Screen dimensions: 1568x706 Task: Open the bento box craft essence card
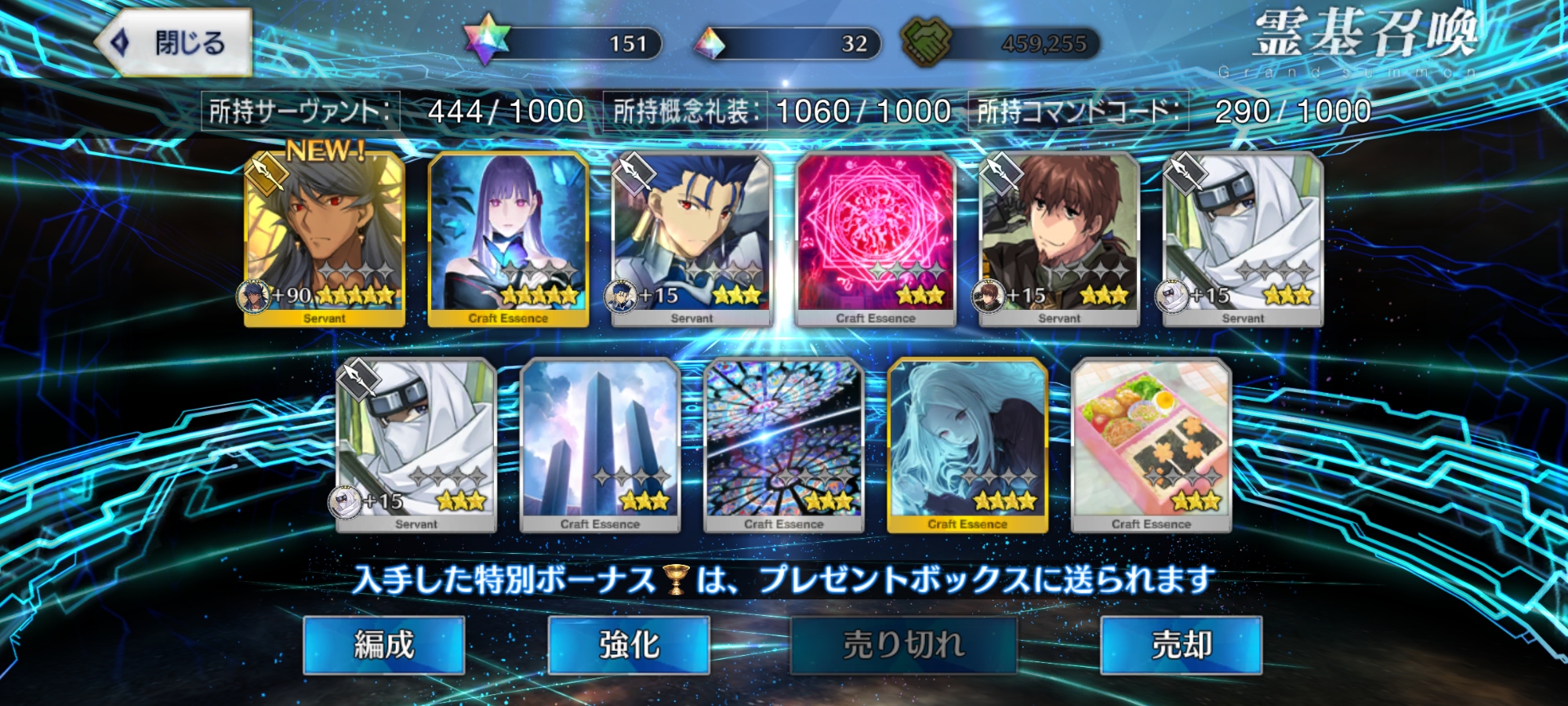[1150, 445]
